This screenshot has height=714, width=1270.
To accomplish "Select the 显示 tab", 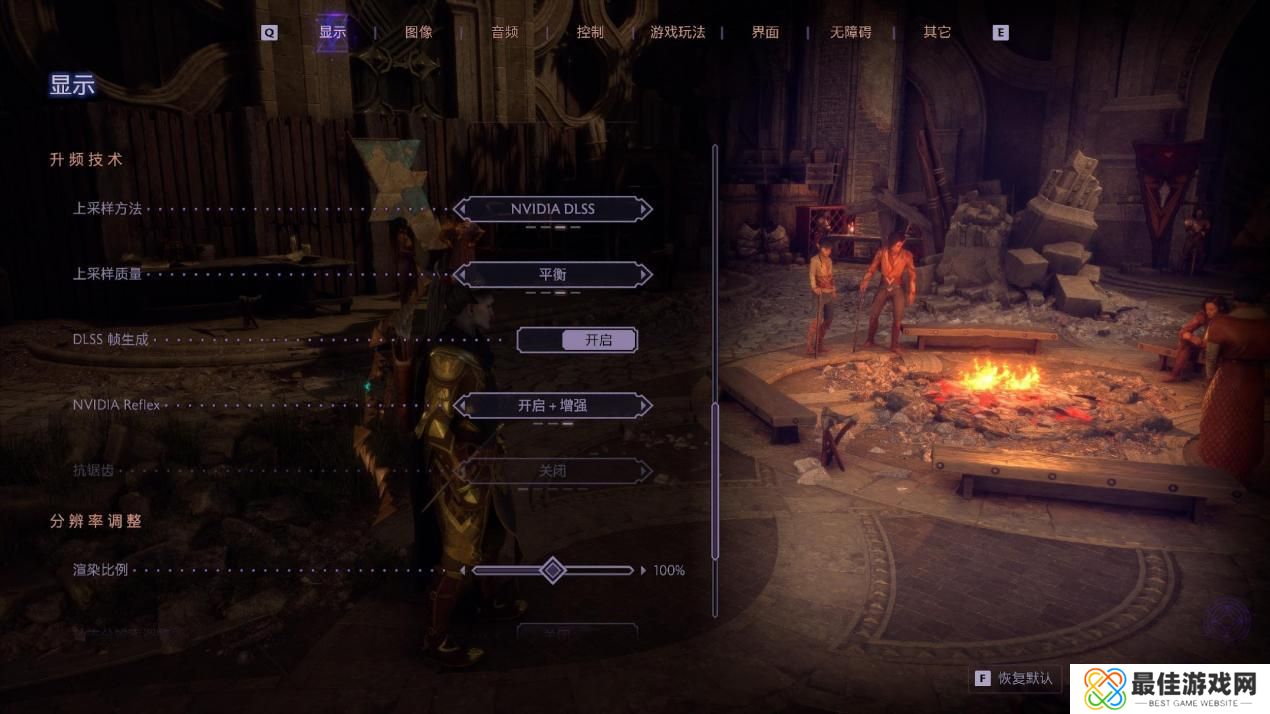I will tap(332, 32).
